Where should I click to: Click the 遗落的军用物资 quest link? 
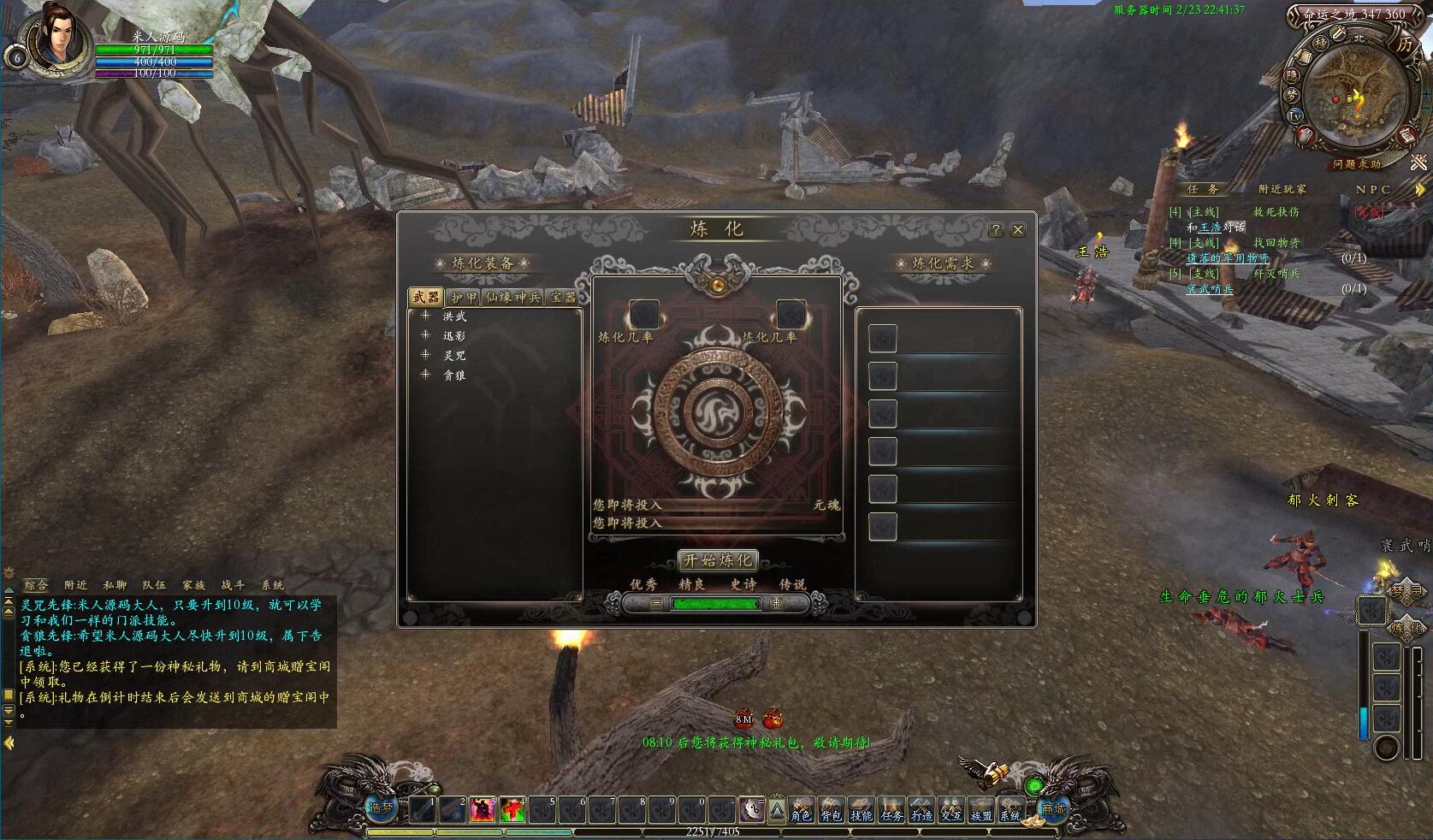[x=1228, y=257]
